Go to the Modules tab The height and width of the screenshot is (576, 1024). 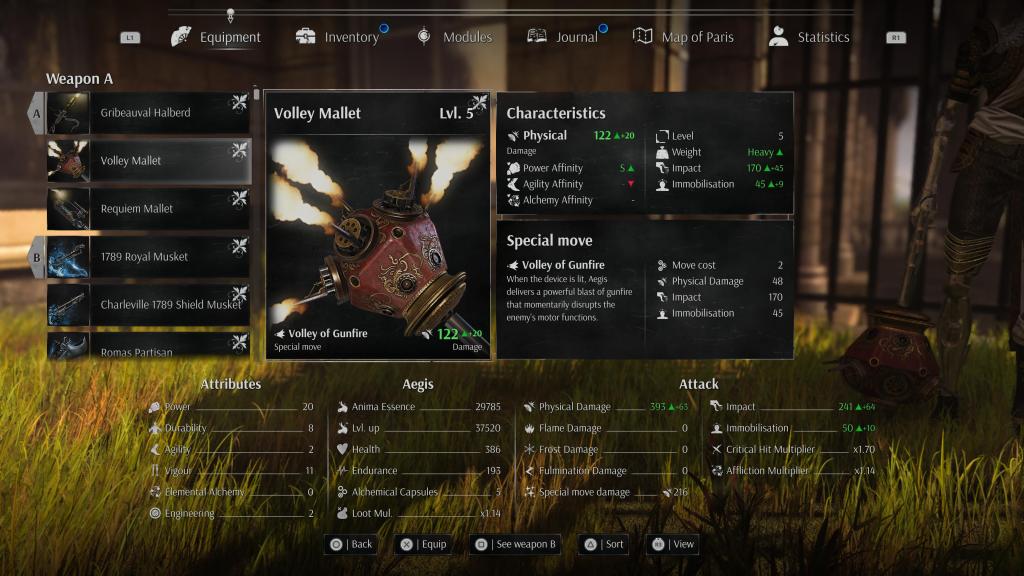tap(455, 37)
